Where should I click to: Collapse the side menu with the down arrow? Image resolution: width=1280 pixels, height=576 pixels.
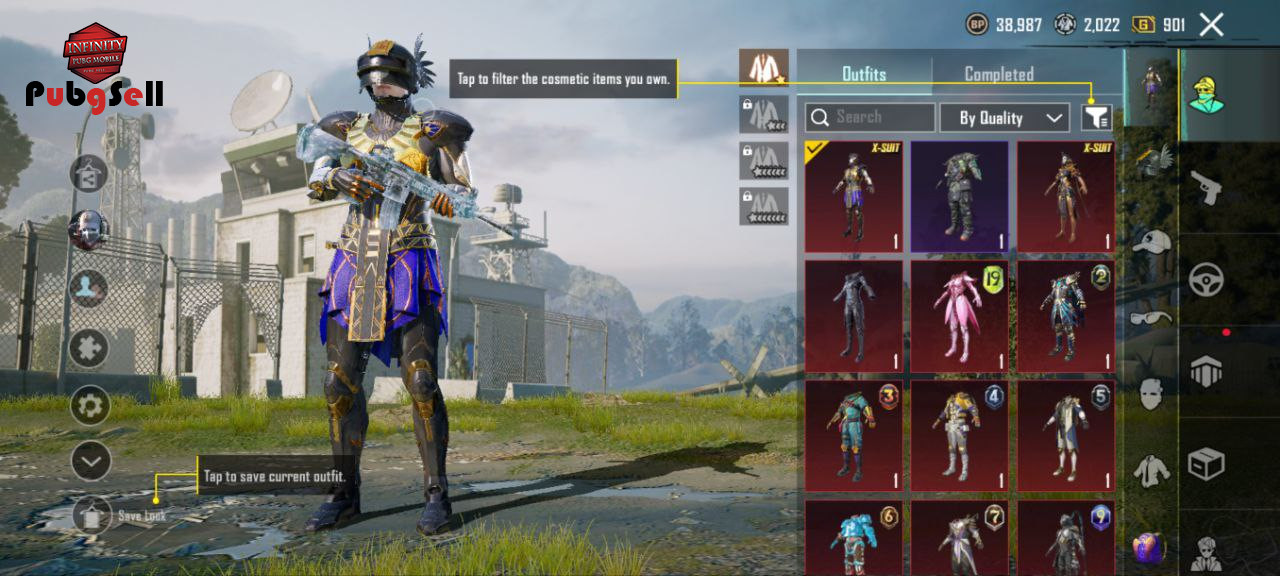[90, 461]
